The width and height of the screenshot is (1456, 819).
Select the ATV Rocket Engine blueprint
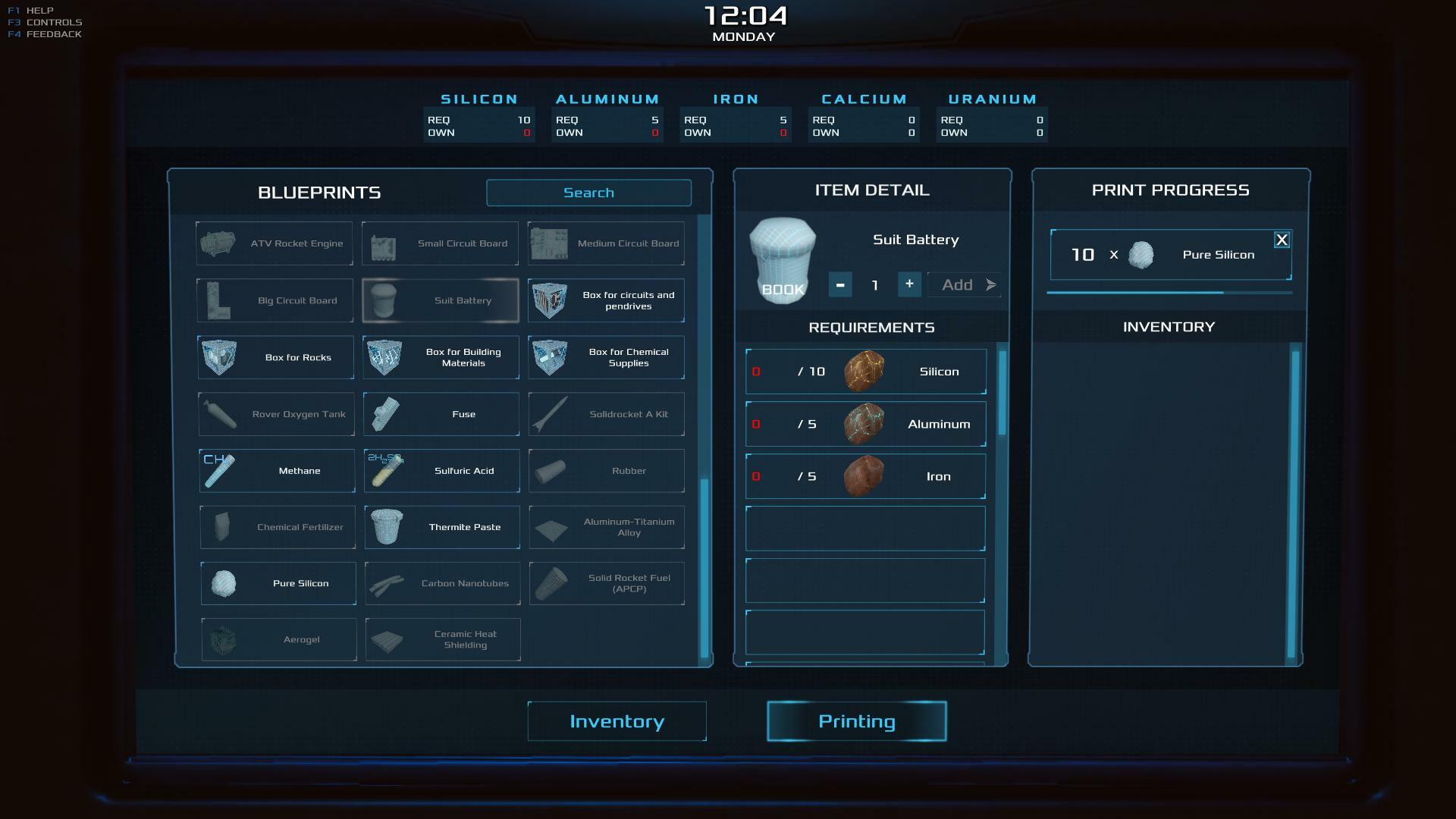275,243
